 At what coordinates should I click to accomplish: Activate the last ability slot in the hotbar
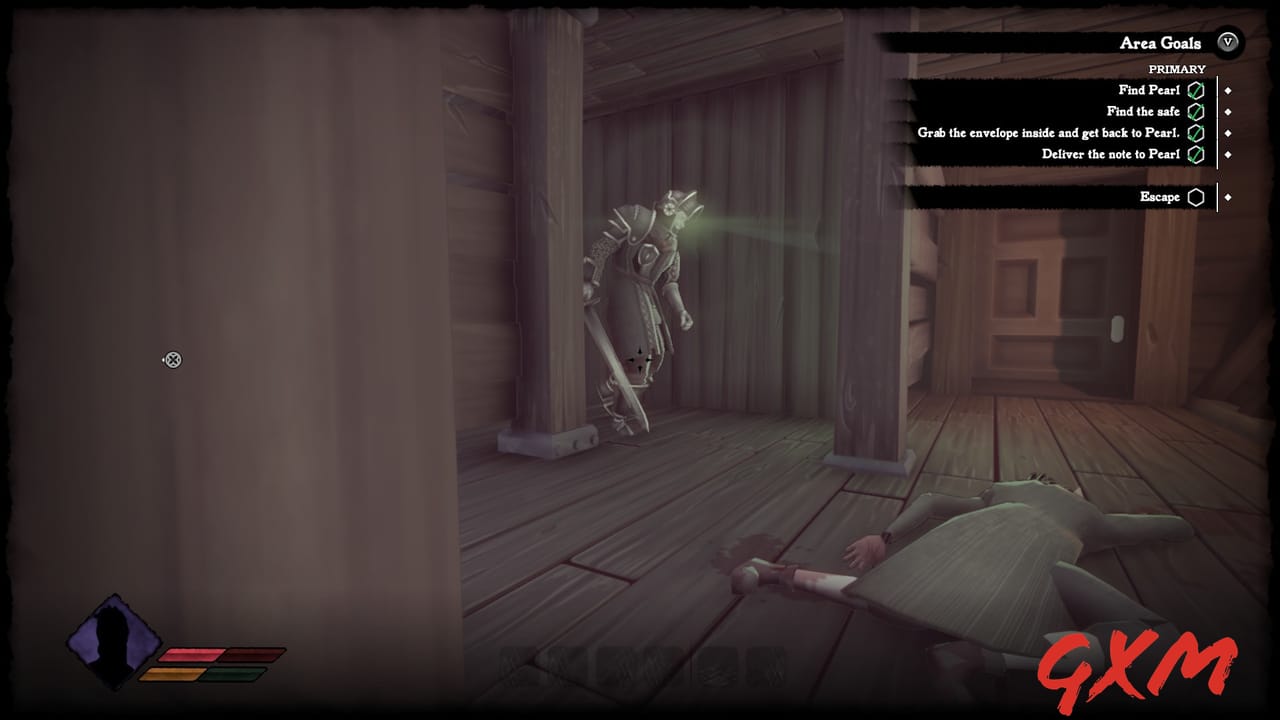(765, 667)
